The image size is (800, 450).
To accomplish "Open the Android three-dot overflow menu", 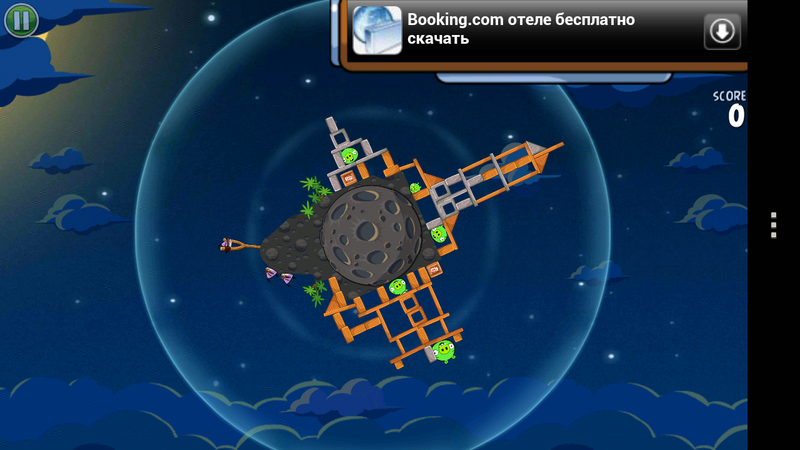I will point(773,225).
